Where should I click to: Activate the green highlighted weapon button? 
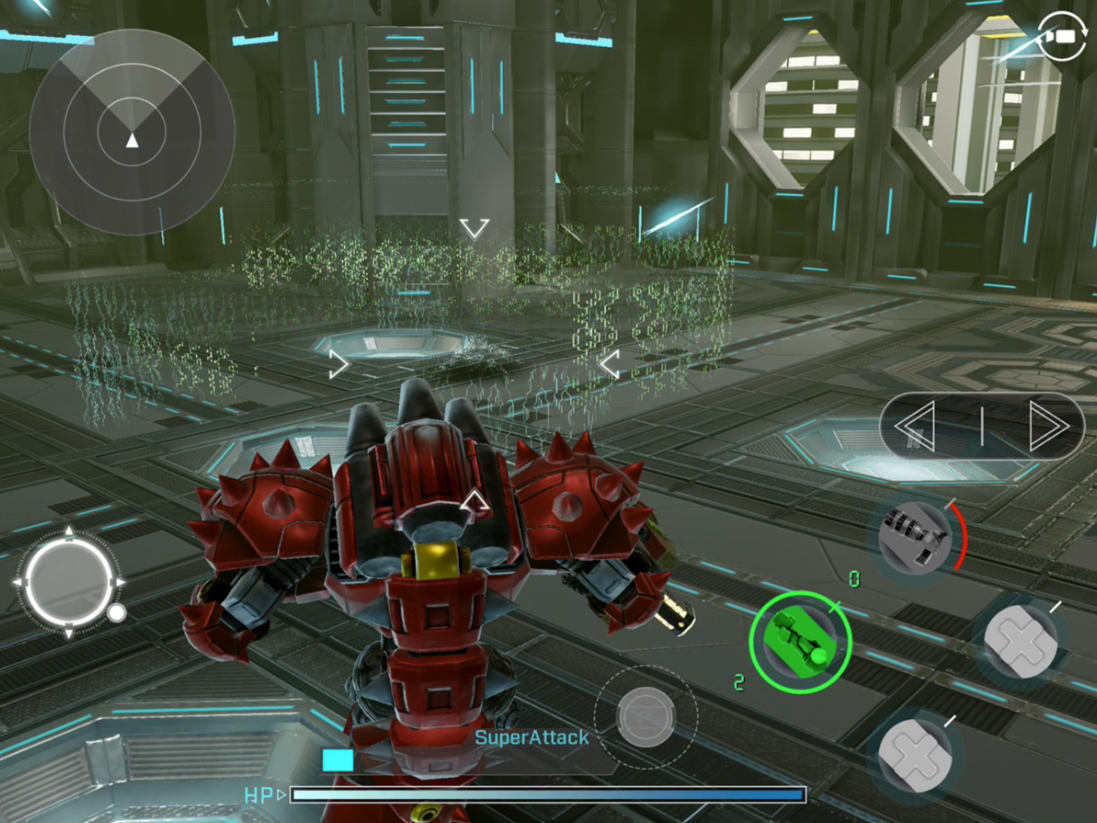point(800,640)
